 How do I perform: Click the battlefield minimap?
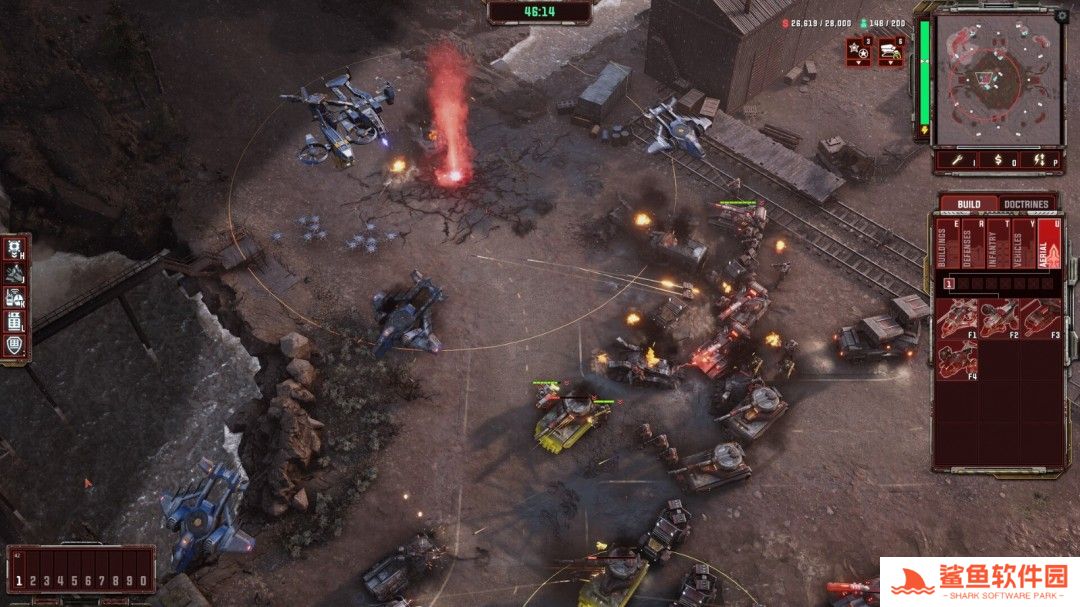coord(996,78)
